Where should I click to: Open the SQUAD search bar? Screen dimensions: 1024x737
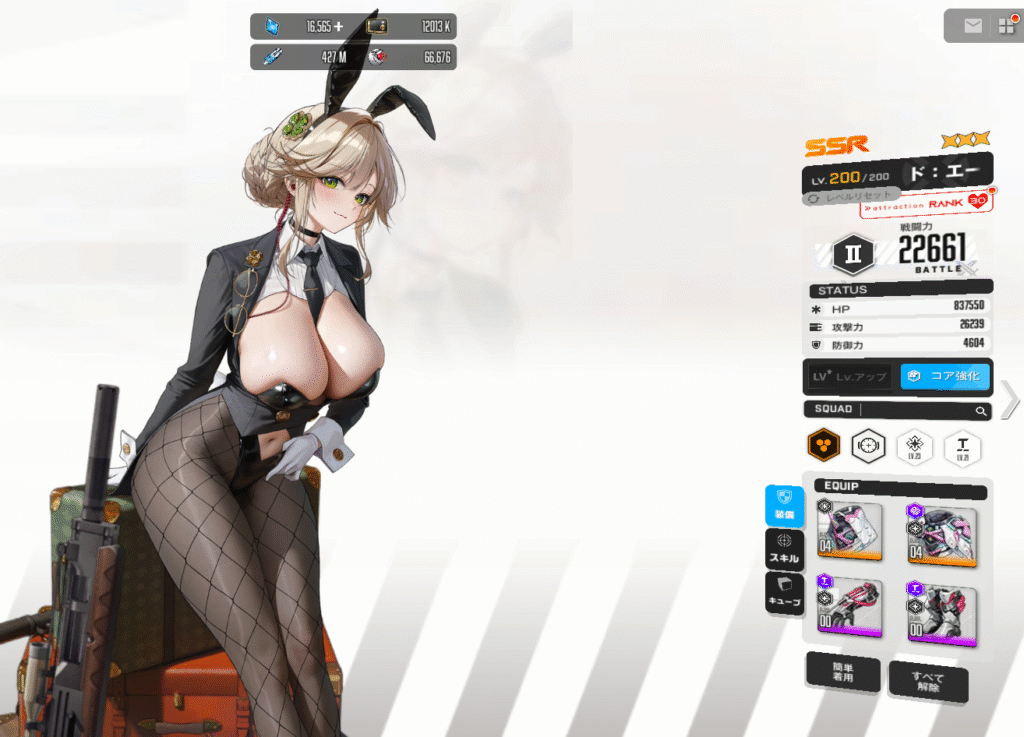tap(897, 410)
